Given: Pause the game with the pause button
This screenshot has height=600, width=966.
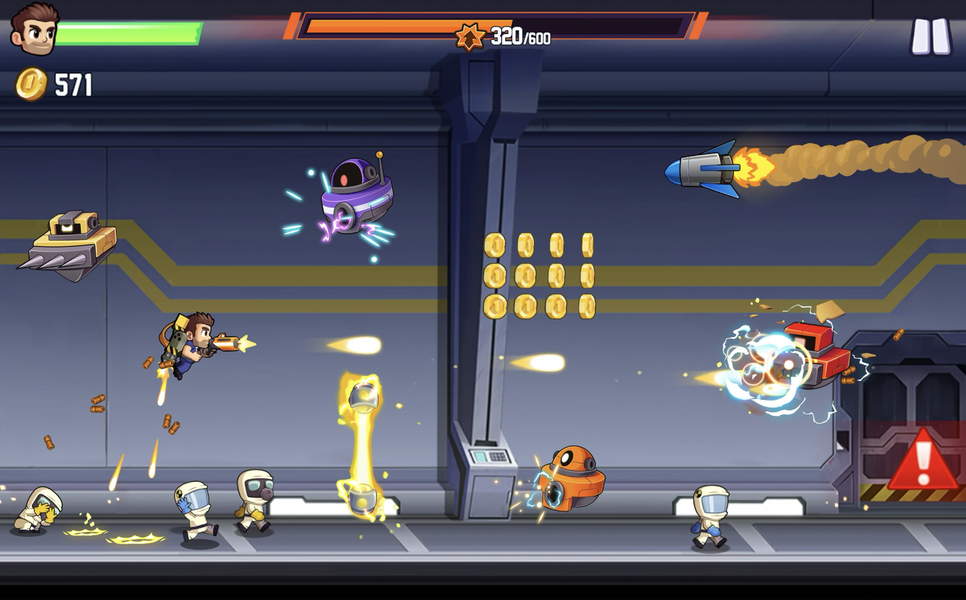Looking at the screenshot, I should 930,36.
